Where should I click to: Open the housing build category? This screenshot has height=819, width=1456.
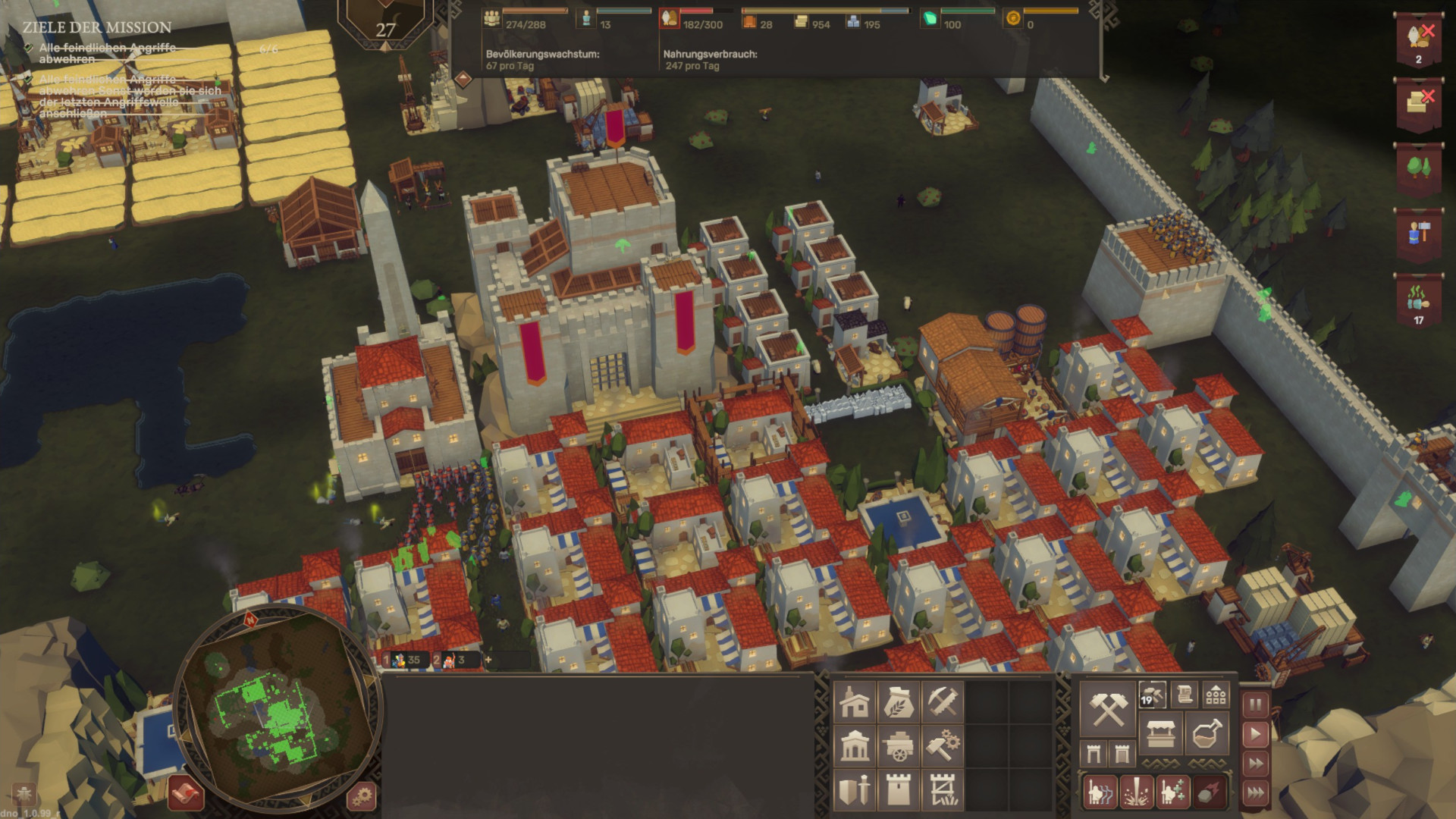tap(855, 703)
